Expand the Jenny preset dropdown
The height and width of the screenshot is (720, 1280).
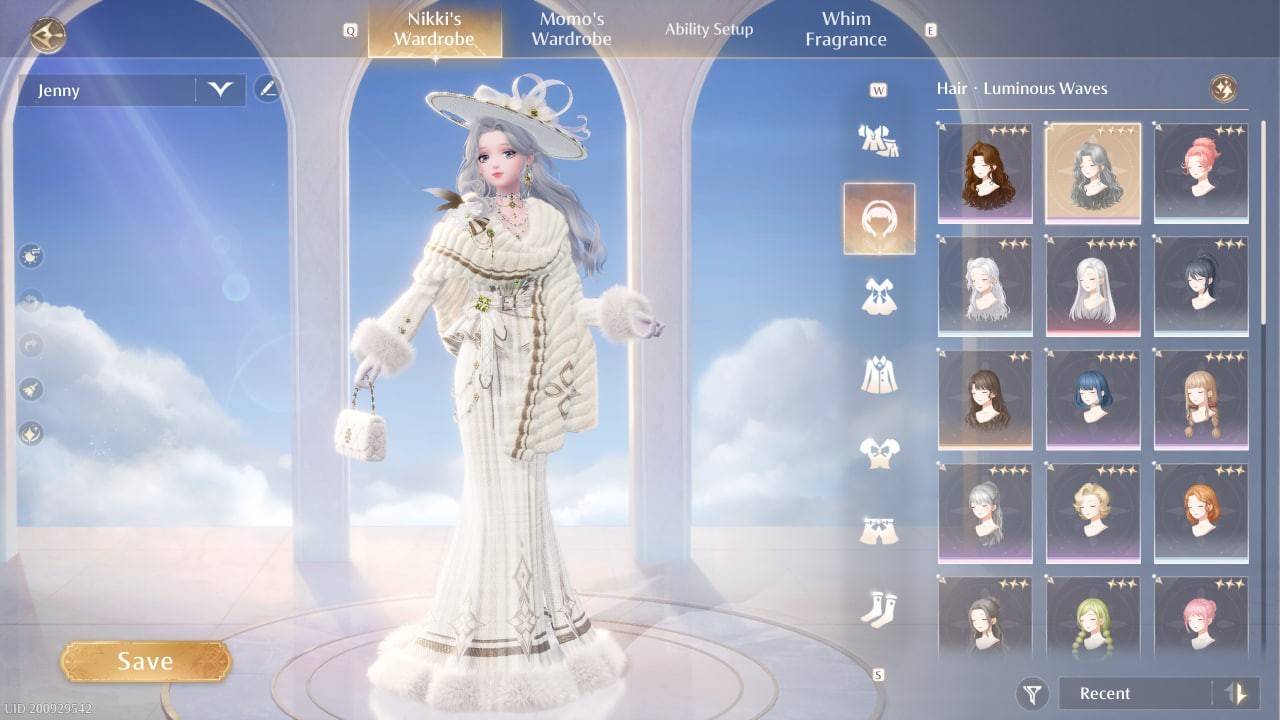[x=219, y=90]
